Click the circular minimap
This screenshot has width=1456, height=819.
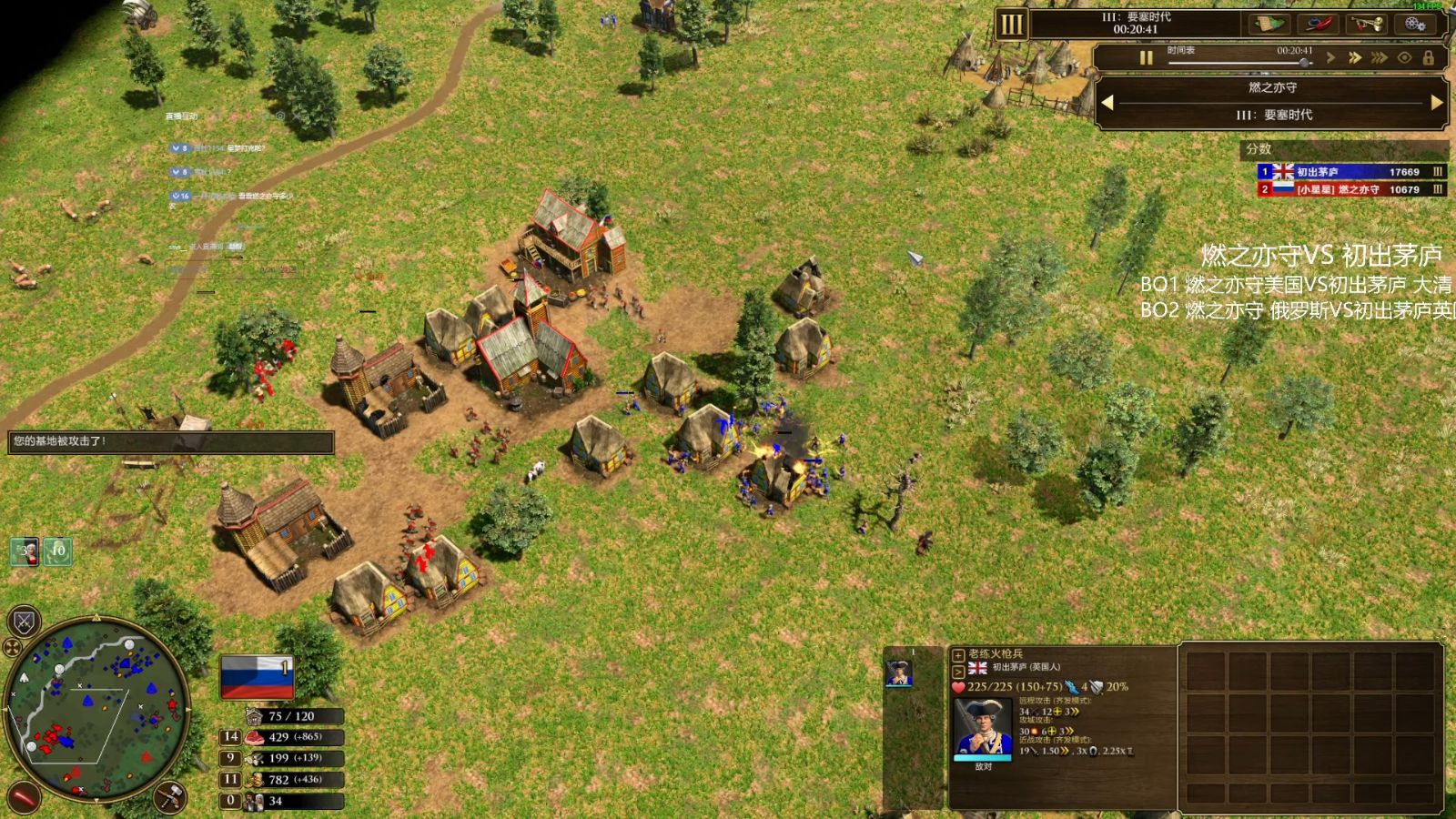click(x=96, y=710)
